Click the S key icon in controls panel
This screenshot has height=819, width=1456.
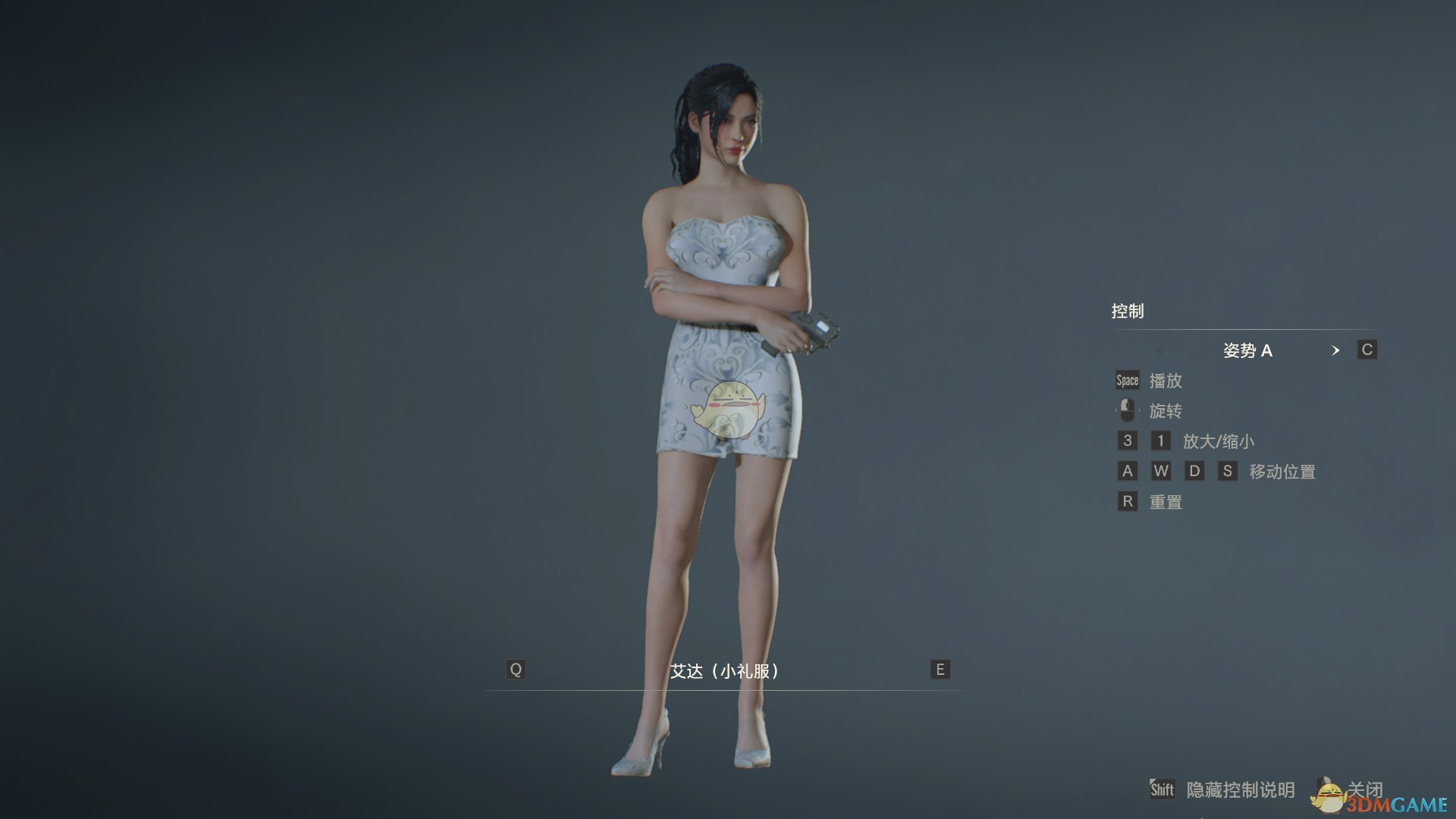coord(1228,471)
